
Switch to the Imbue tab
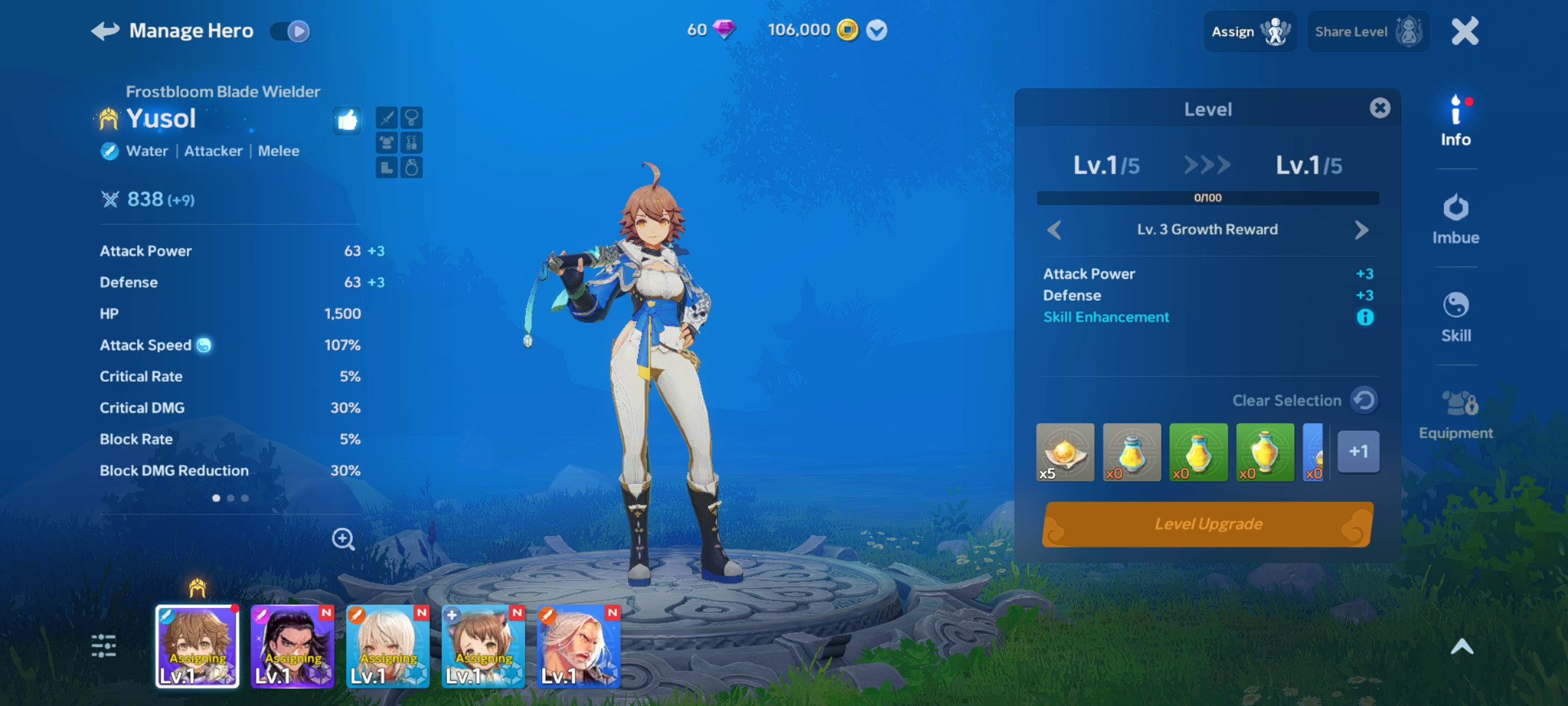click(1456, 220)
